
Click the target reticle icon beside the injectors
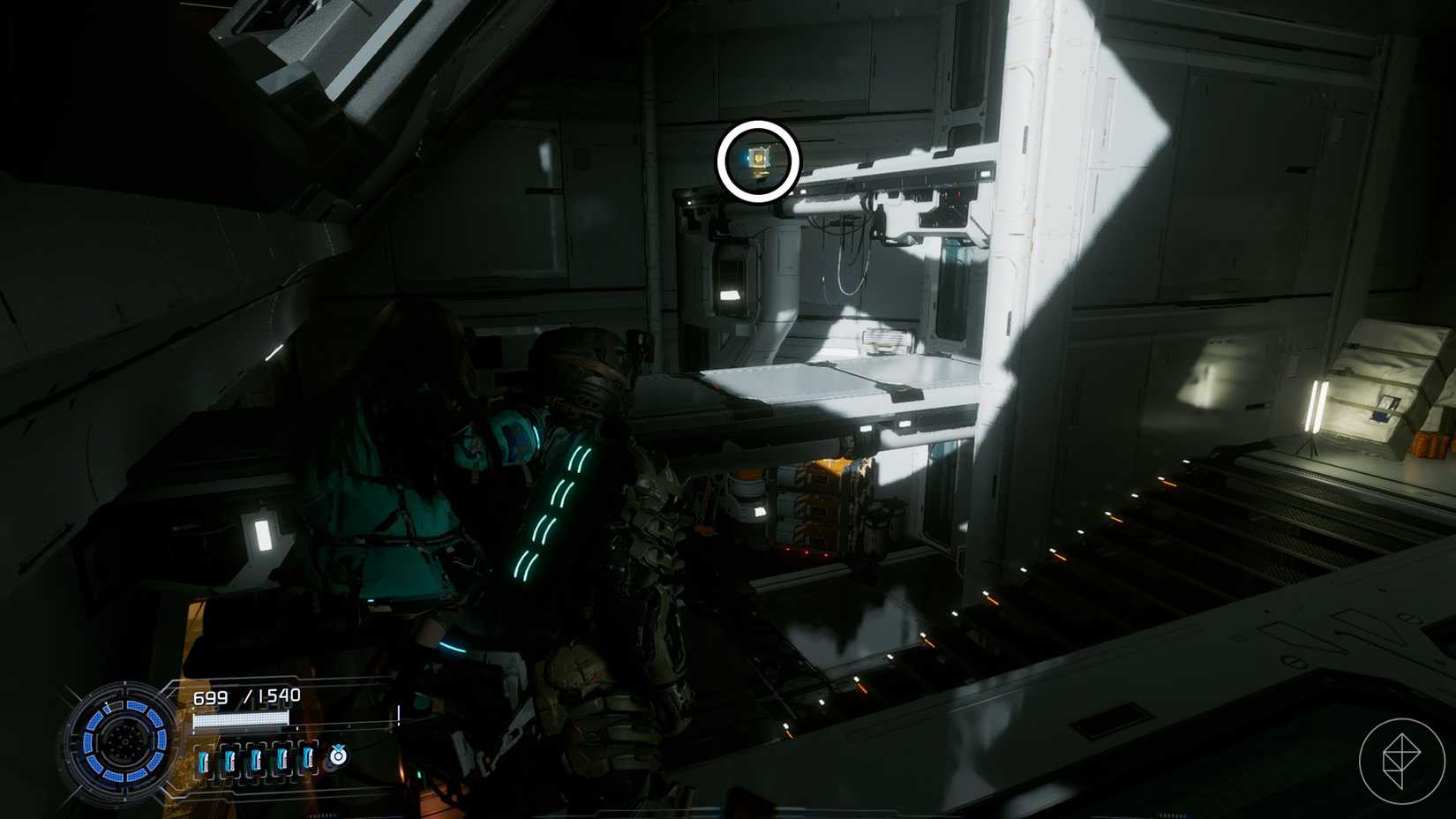coord(338,756)
